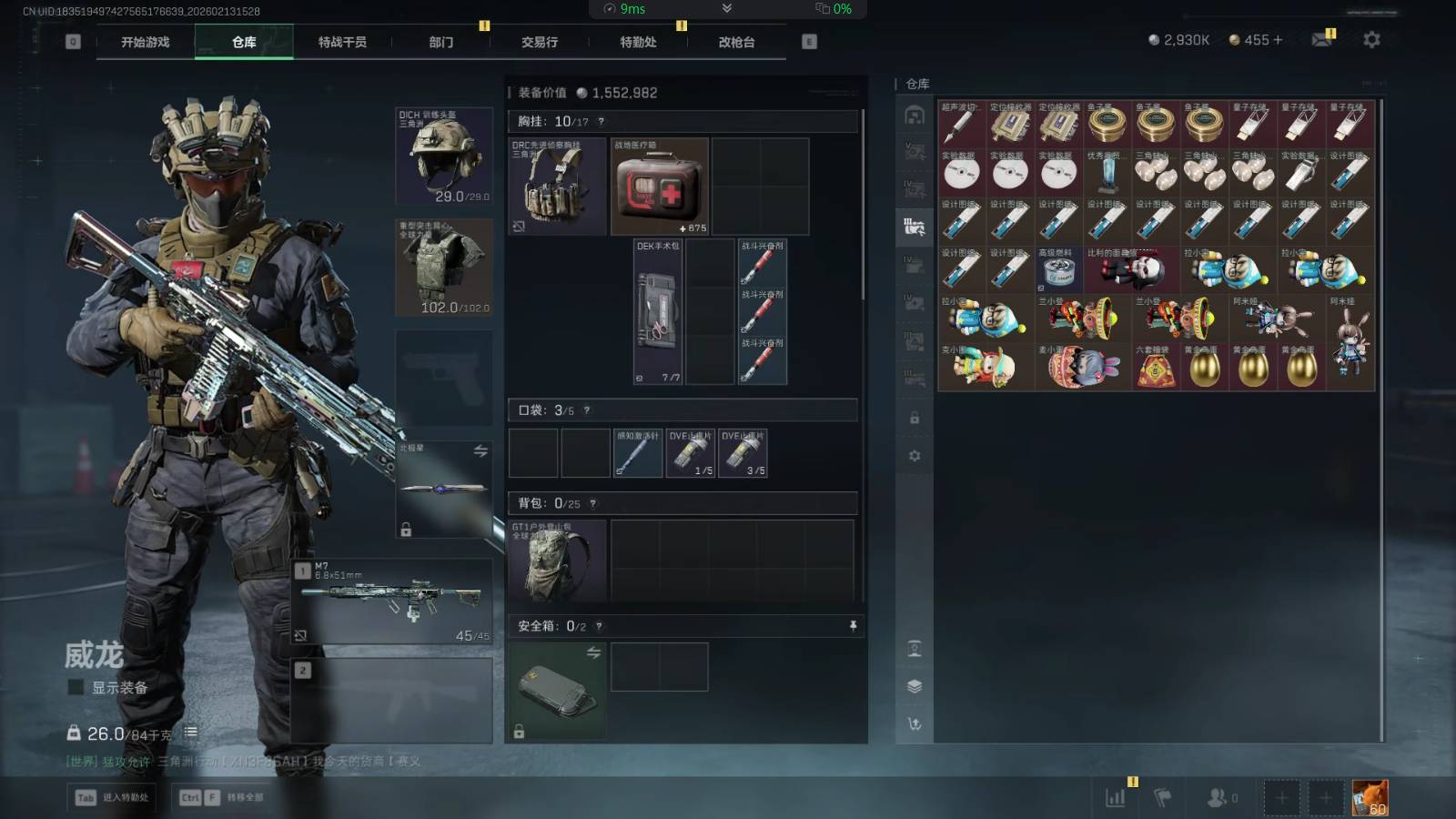Screen dimensions: 1456x819
Task: Pick the puppet mask doll in stash
Action: coord(1131,269)
